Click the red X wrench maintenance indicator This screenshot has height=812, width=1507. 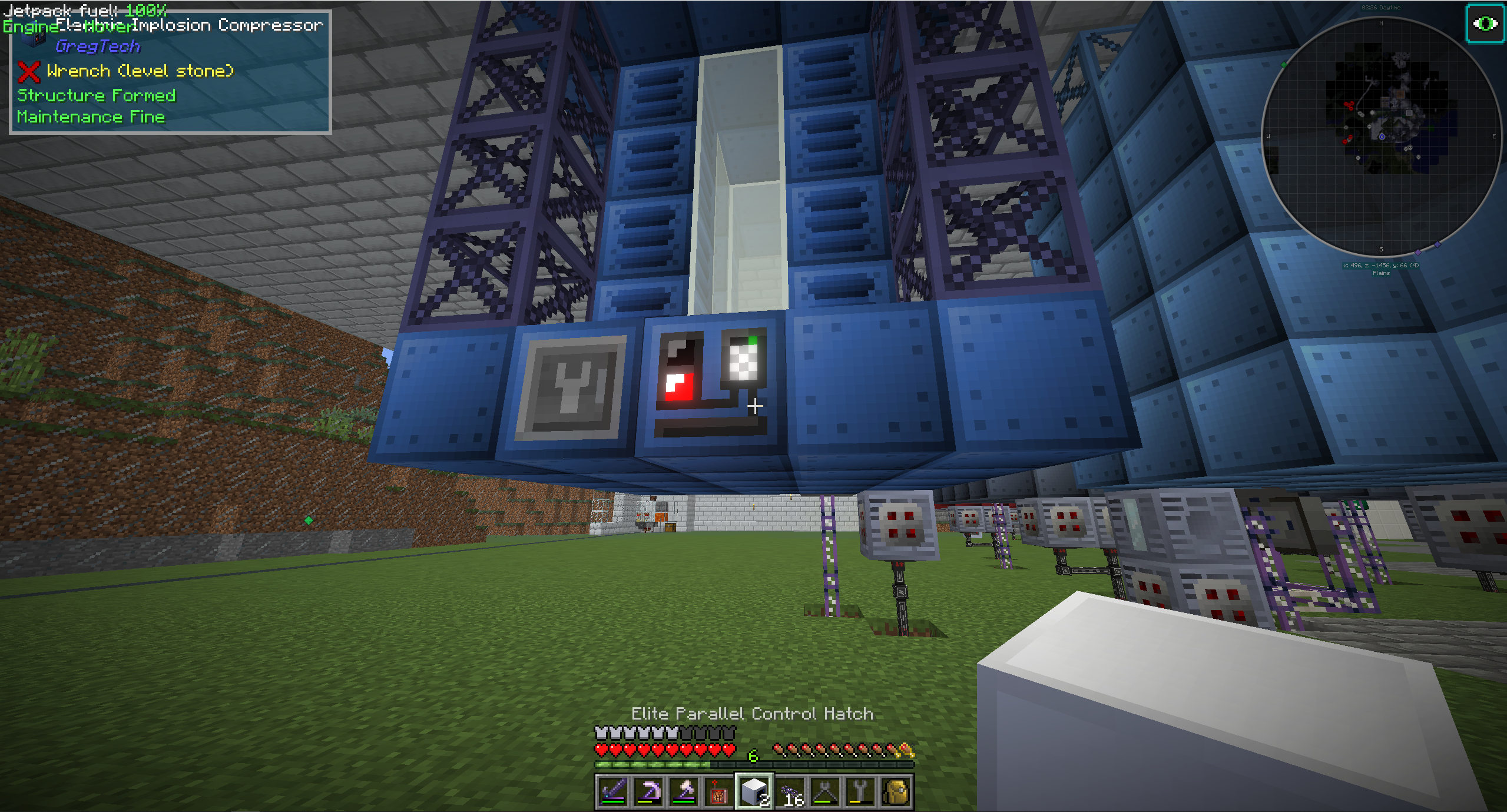pyautogui.click(x=28, y=71)
